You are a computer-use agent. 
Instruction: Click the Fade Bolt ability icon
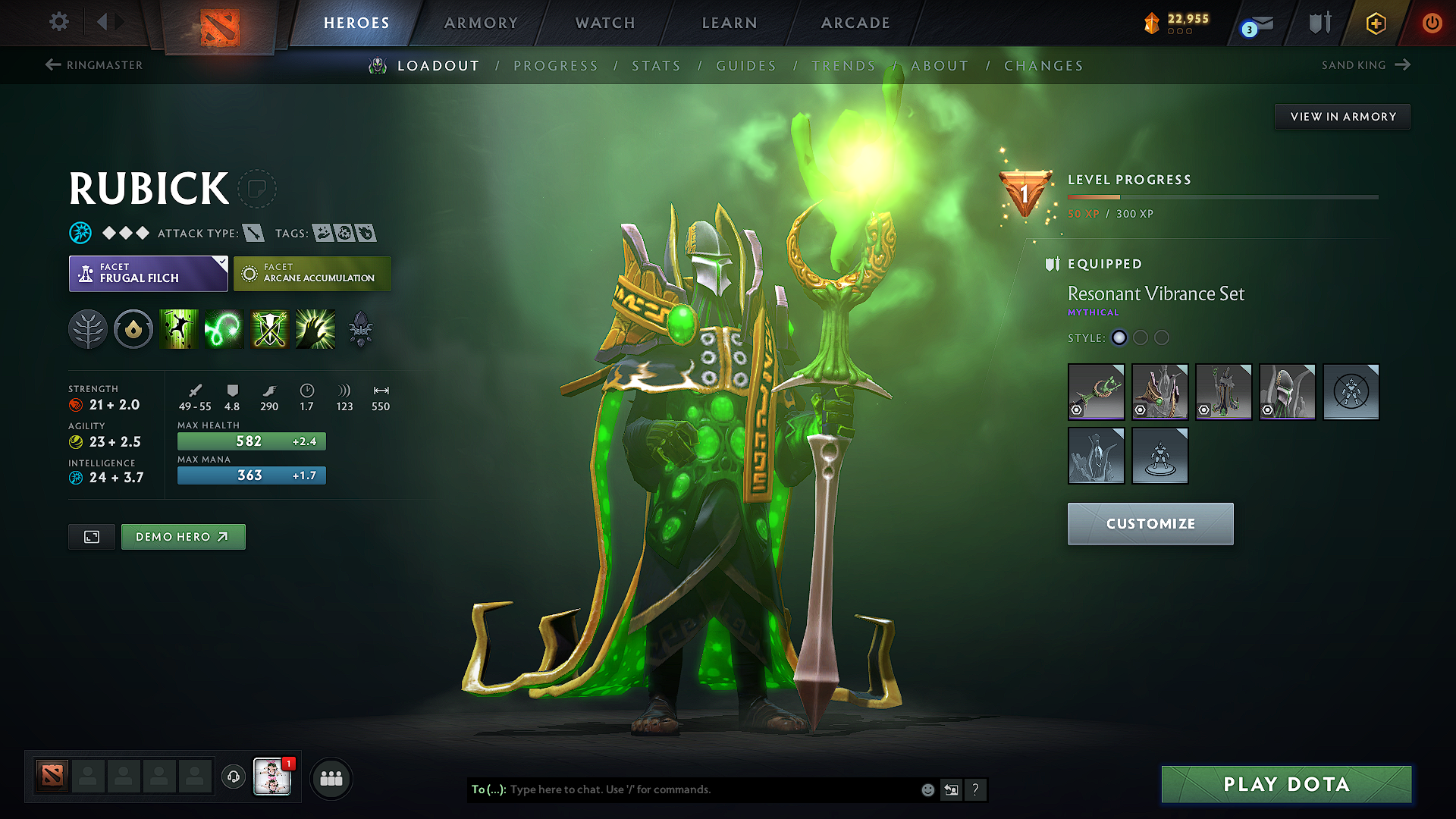[224, 328]
